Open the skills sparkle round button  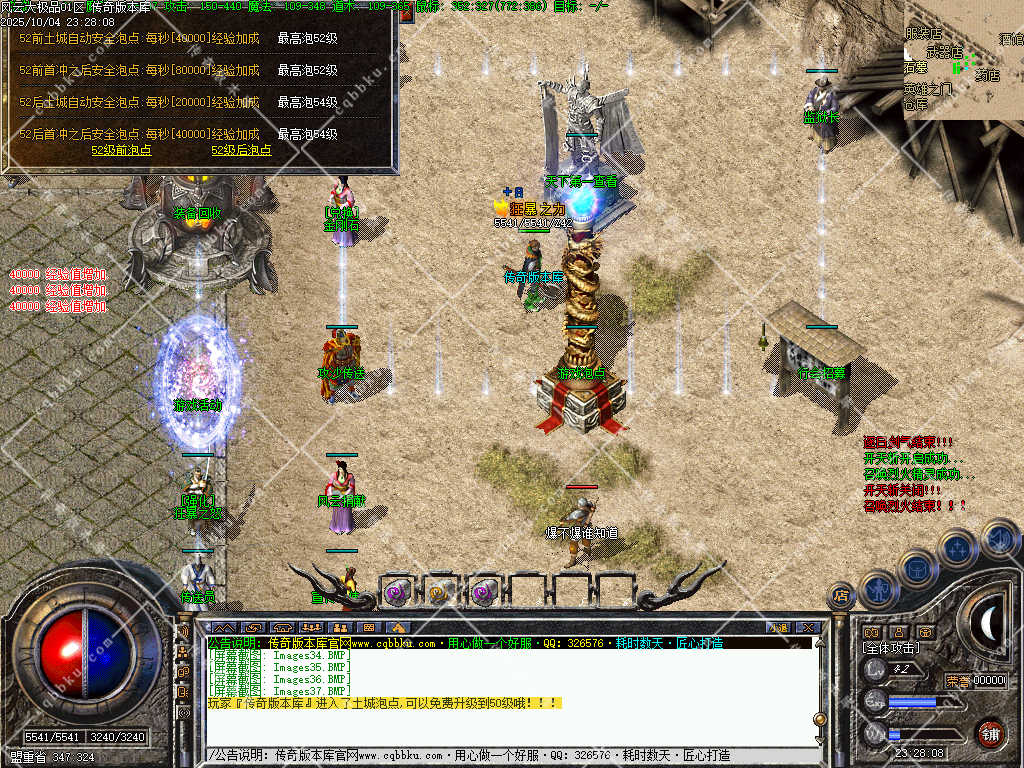coord(958,548)
